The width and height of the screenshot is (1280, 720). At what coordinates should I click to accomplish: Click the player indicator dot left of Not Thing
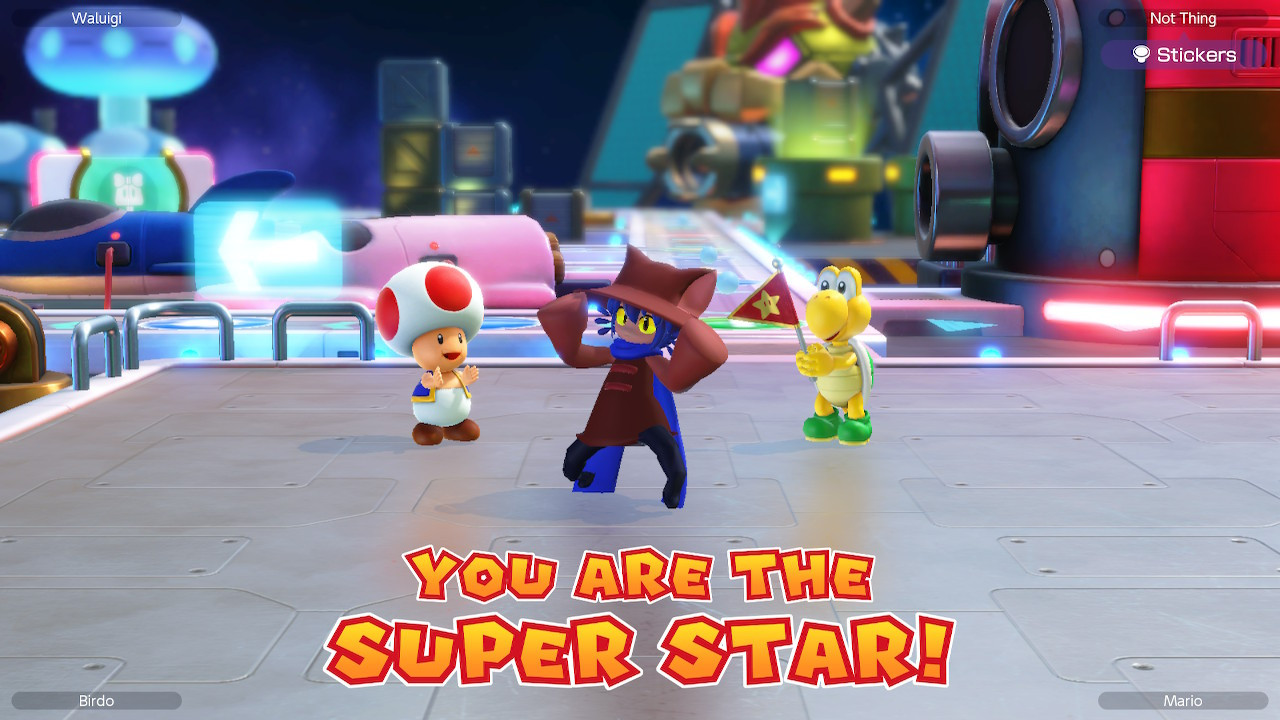click(1114, 16)
